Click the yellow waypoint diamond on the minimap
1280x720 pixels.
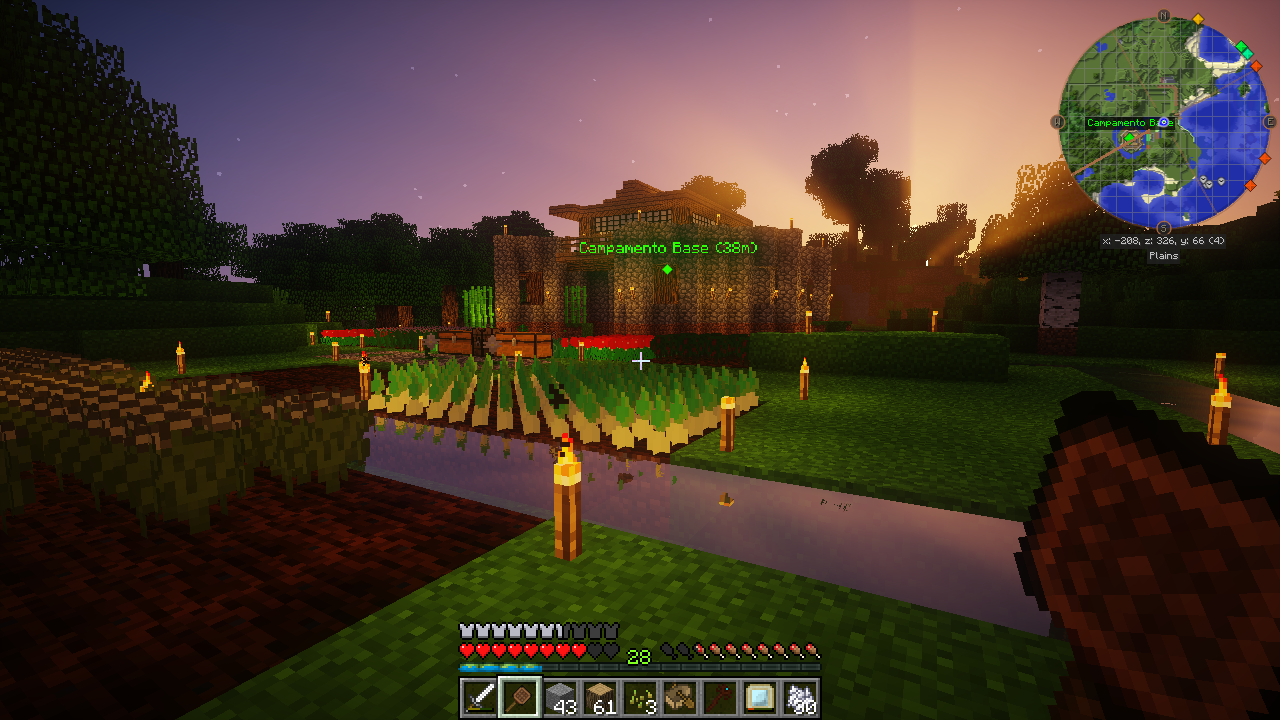point(1198,18)
